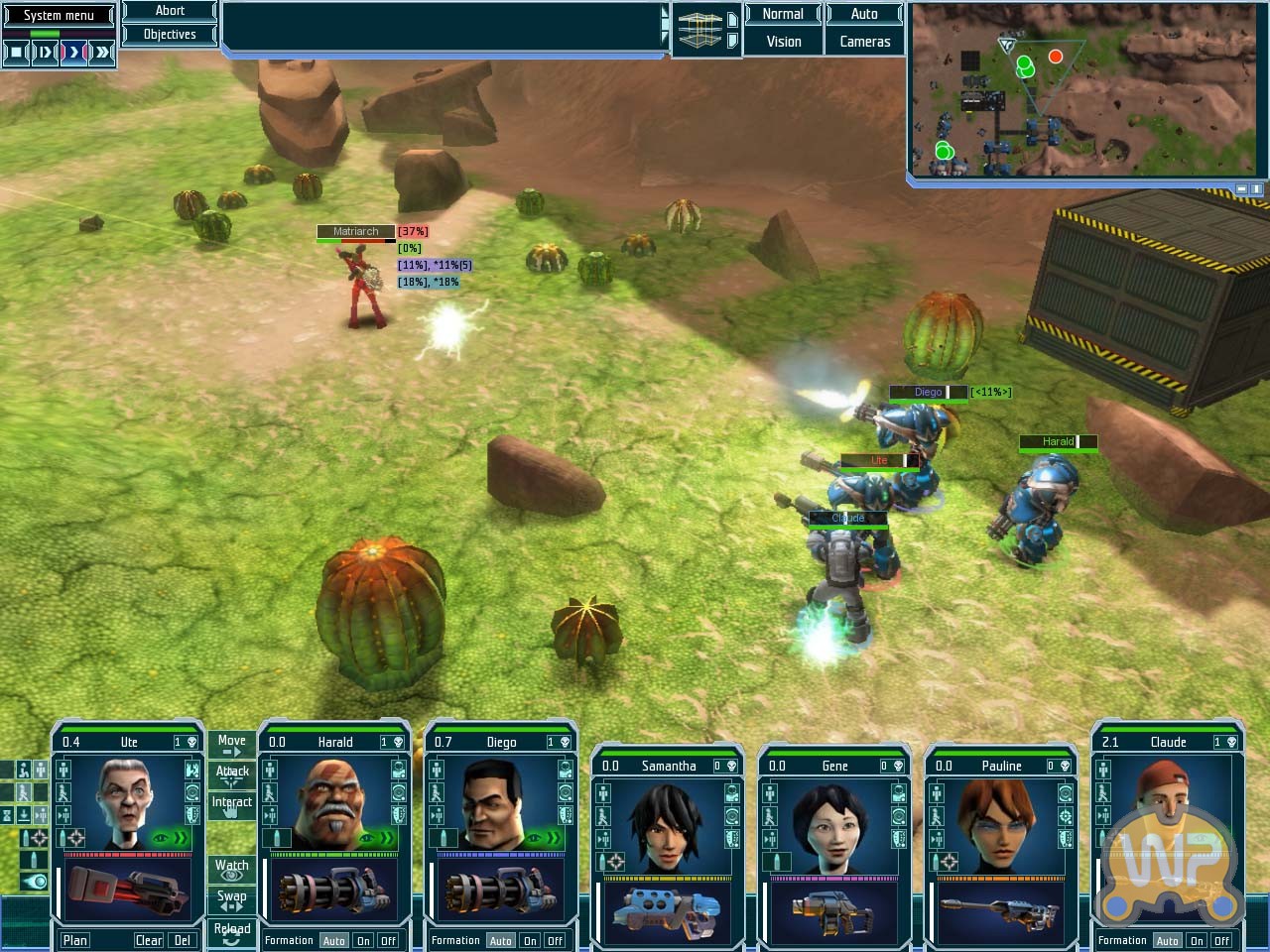Abort the current mission
The height and width of the screenshot is (952, 1270).
[170, 11]
